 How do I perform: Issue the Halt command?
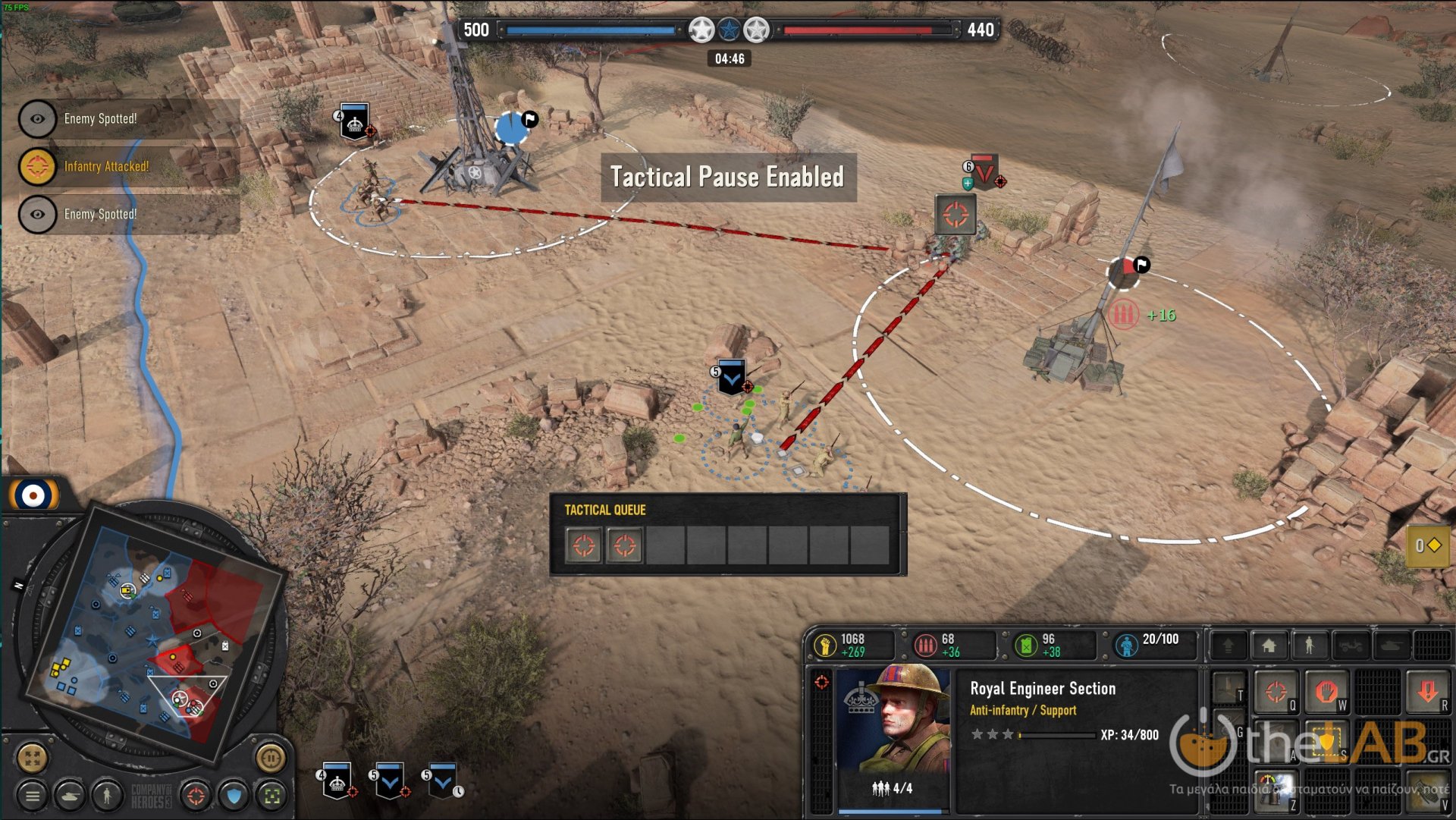click(1327, 692)
